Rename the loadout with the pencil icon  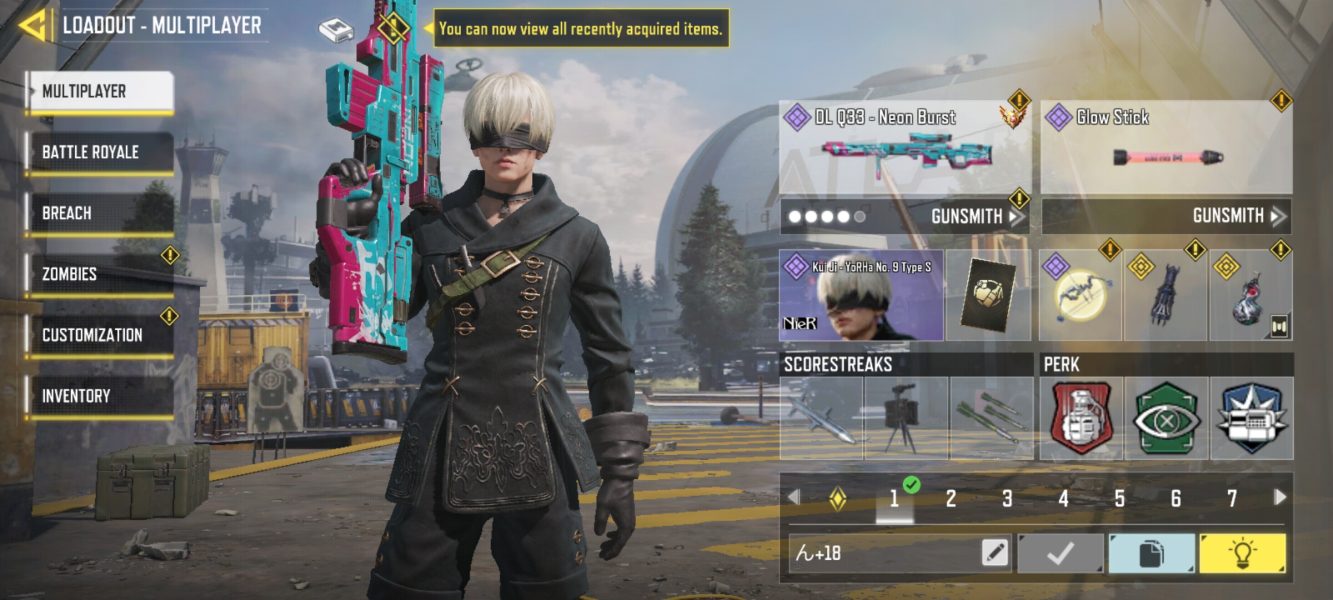point(995,553)
